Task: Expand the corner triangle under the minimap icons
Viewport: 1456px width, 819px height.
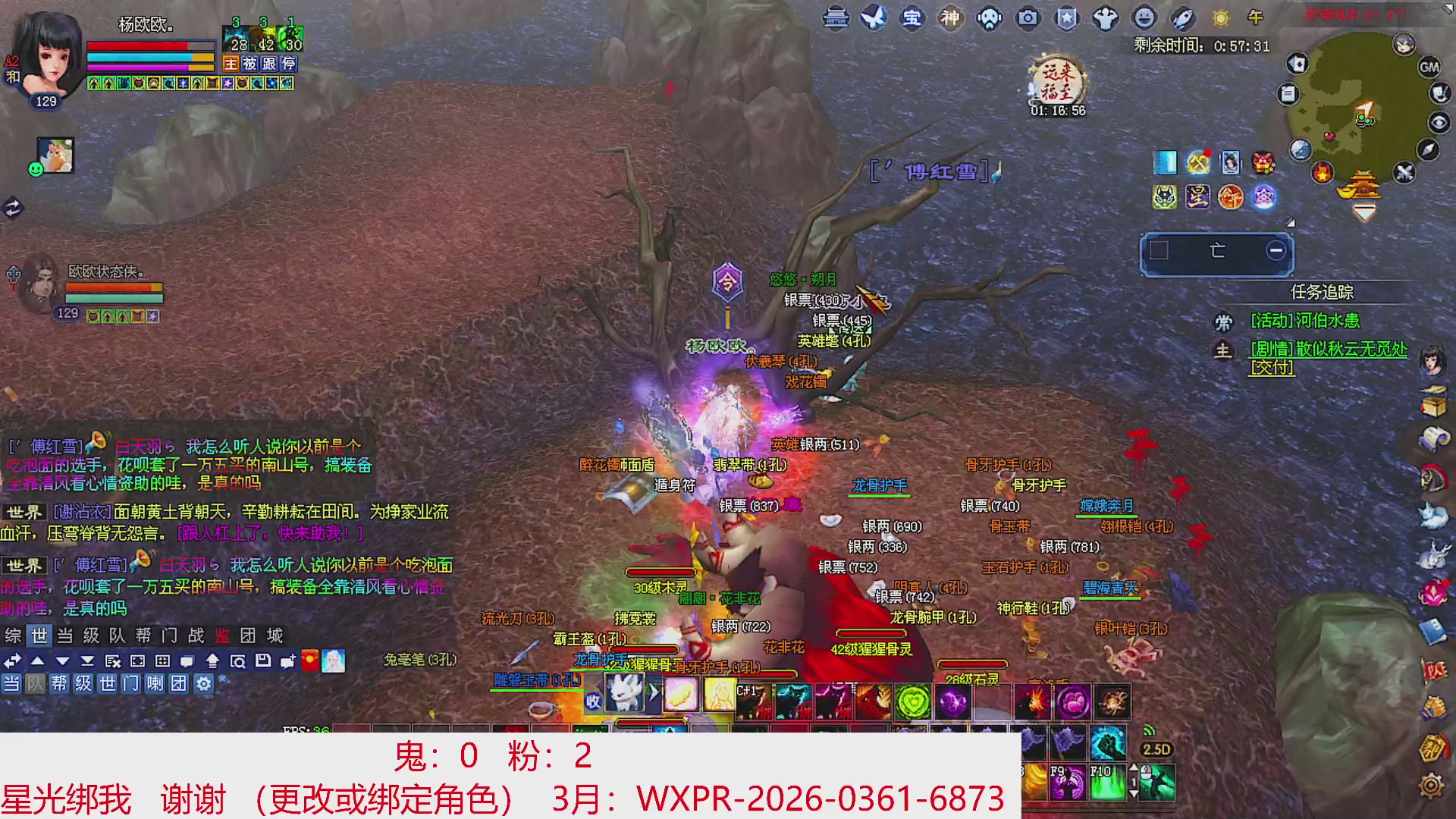Action: coord(1290,223)
